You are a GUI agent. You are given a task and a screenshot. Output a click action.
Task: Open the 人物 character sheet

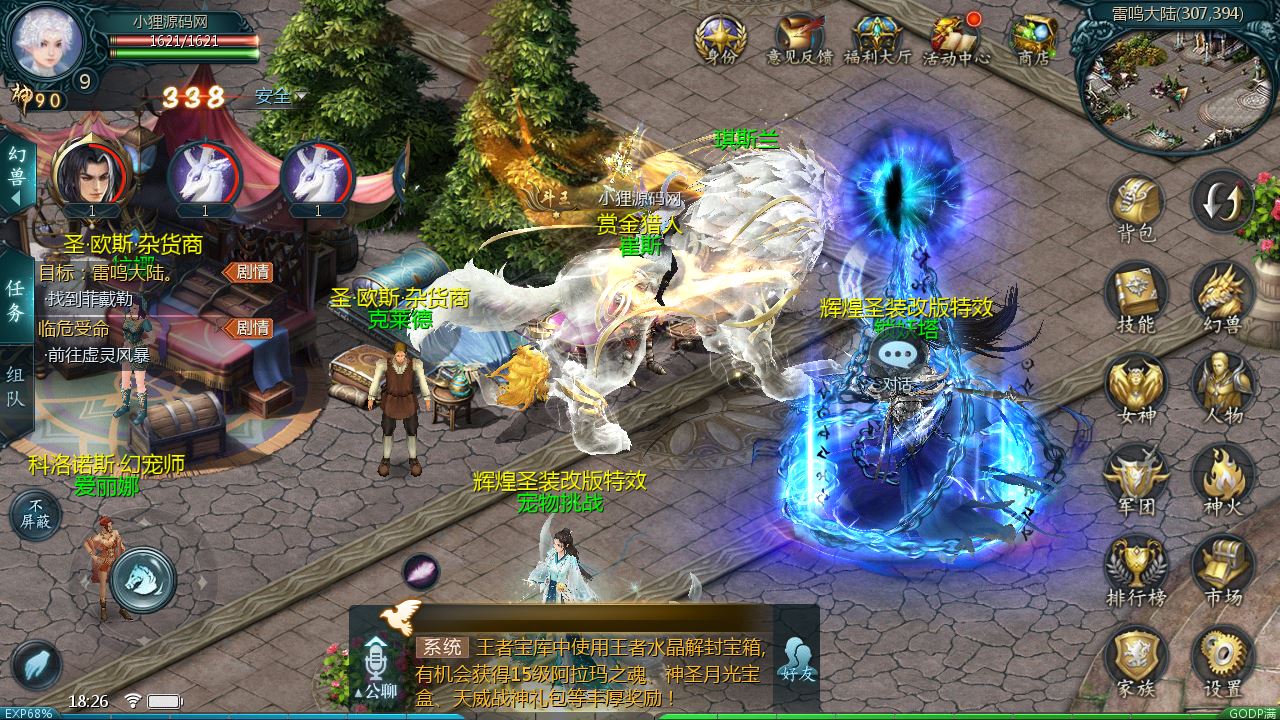coord(1222,388)
